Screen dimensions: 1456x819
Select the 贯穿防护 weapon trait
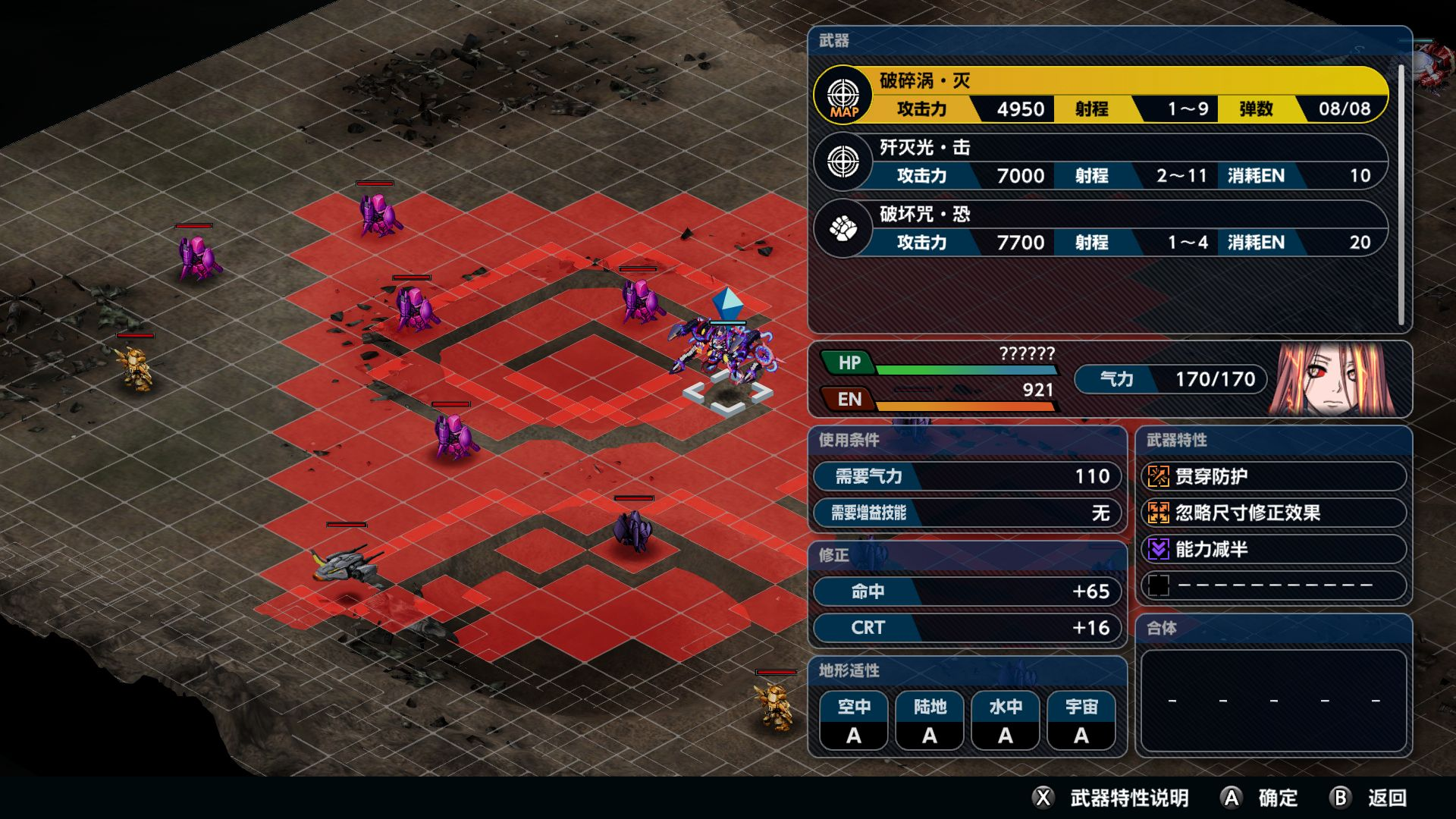[x=1273, y=476]
